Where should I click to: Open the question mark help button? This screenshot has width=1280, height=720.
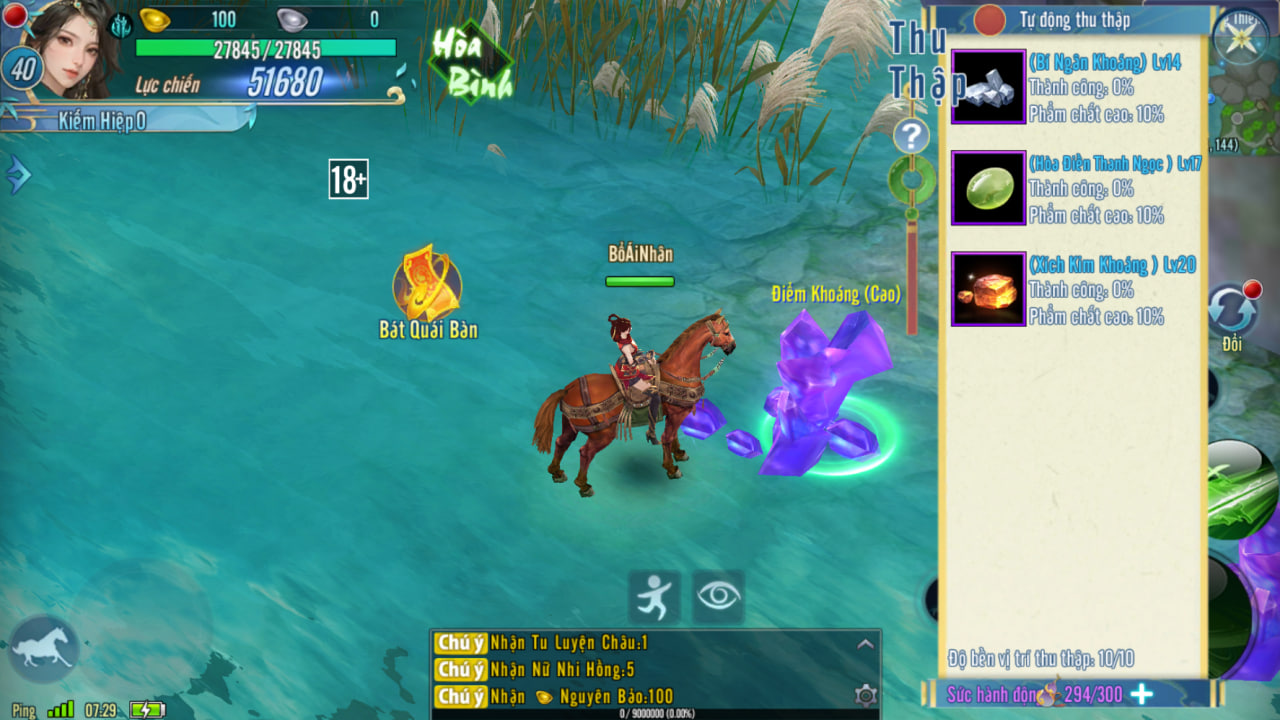pos(911,136)
